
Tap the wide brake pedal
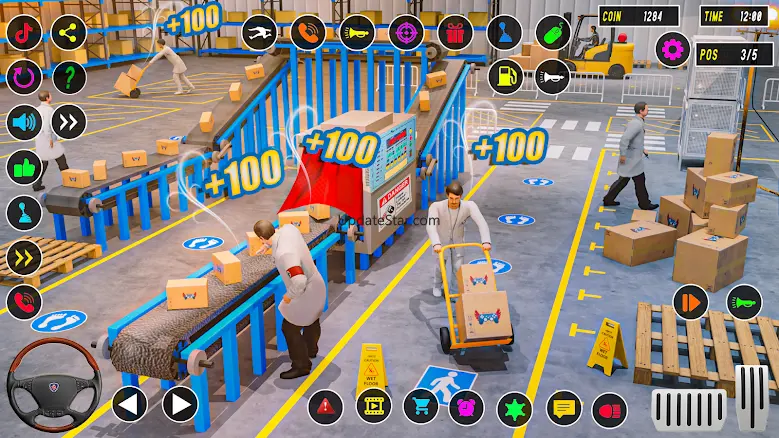(x=688, y=407)
